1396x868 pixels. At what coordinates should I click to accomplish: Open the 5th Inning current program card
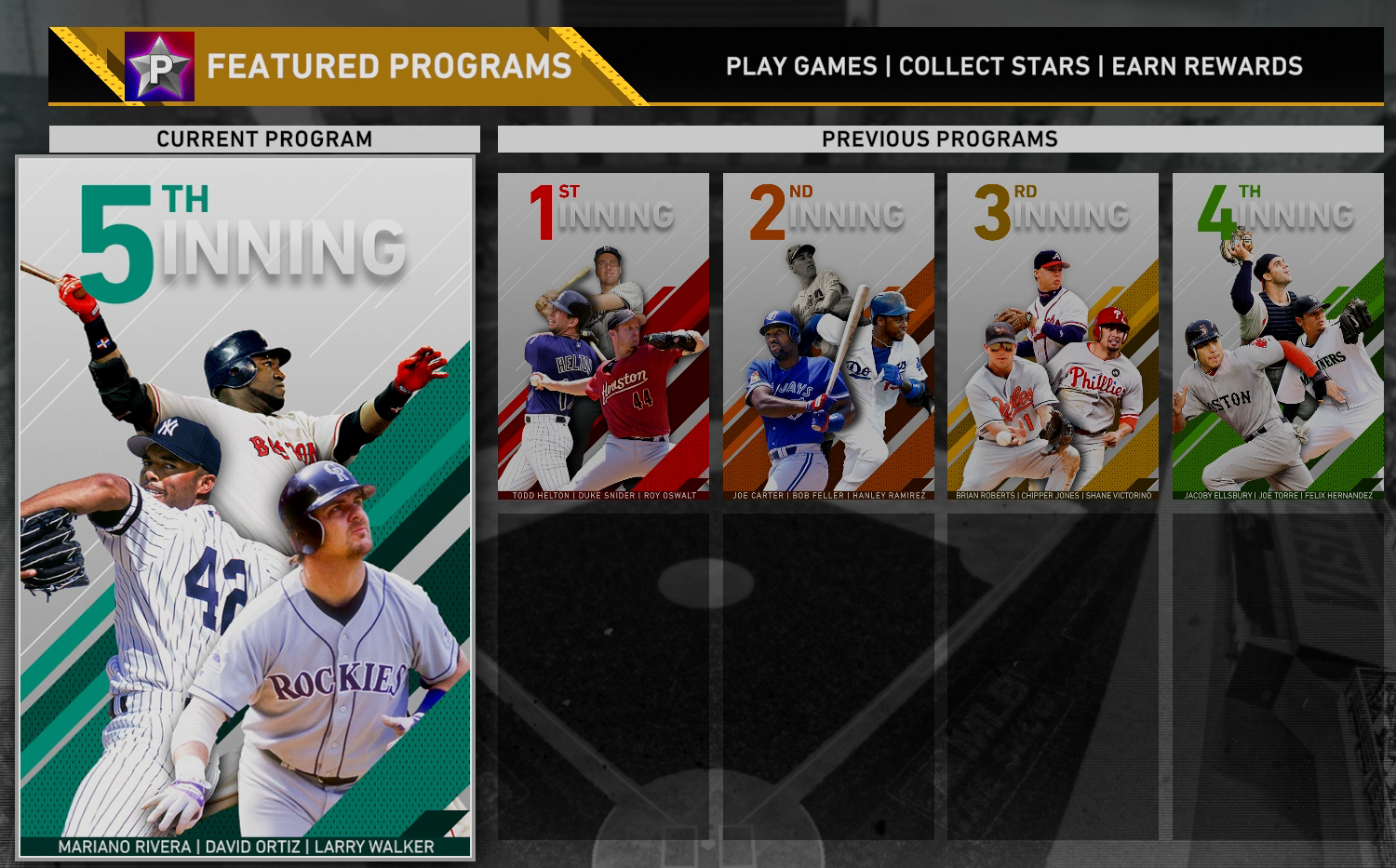click(246, 507)
